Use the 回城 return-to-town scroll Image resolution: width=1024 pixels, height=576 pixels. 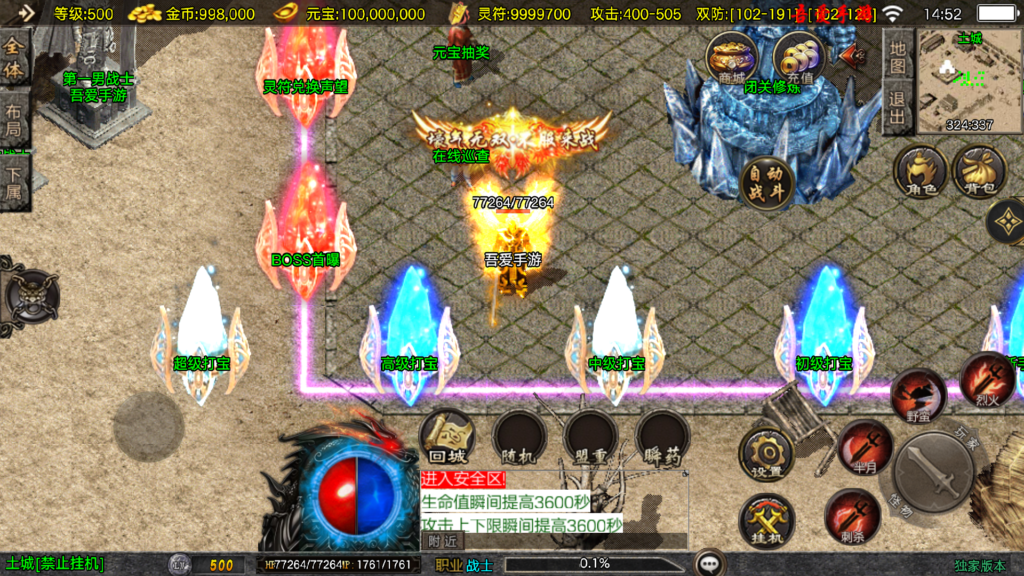click(x=446, y=436)
